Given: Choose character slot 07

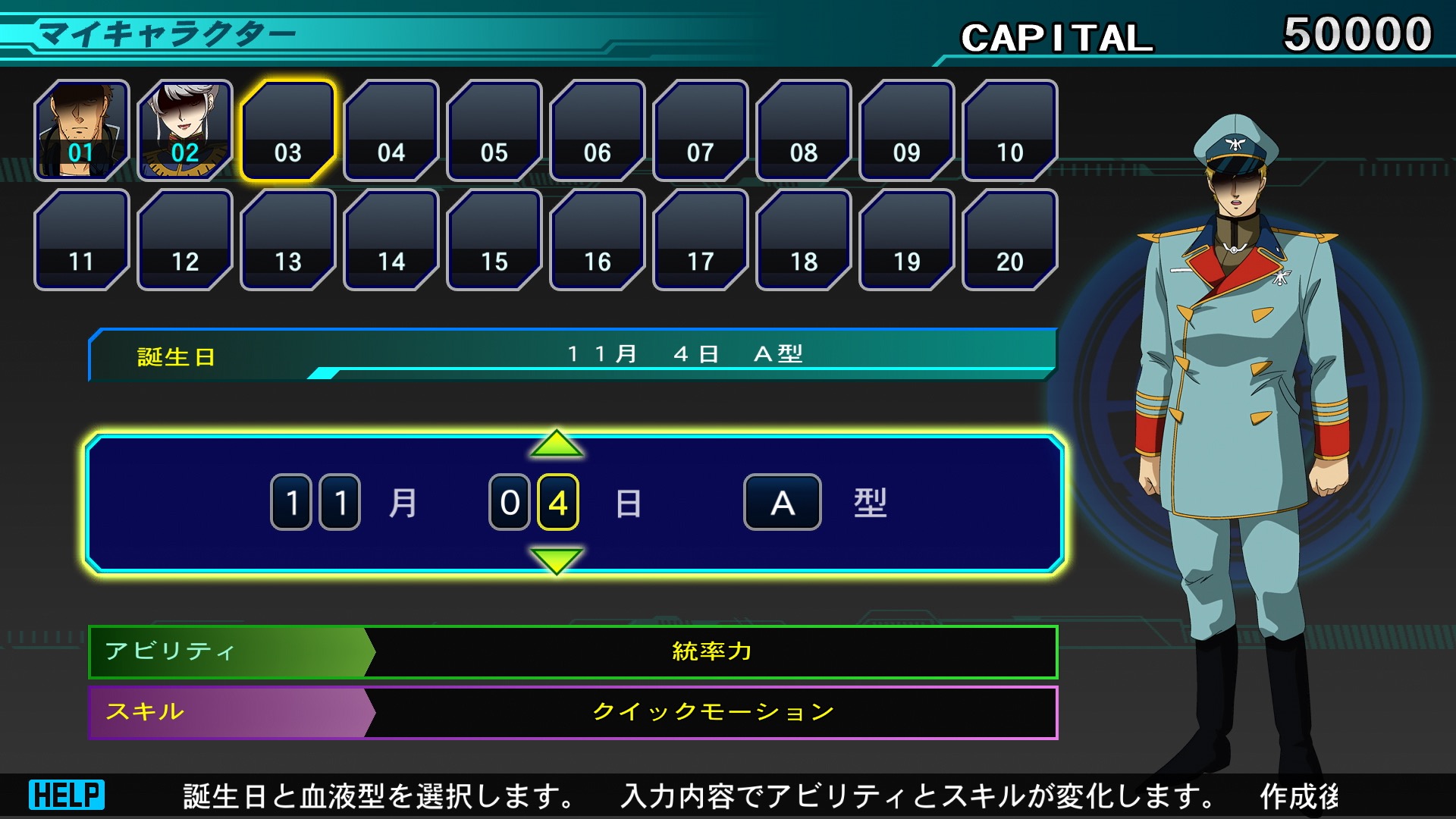Looking at the screenshot, I should (701, 130).
